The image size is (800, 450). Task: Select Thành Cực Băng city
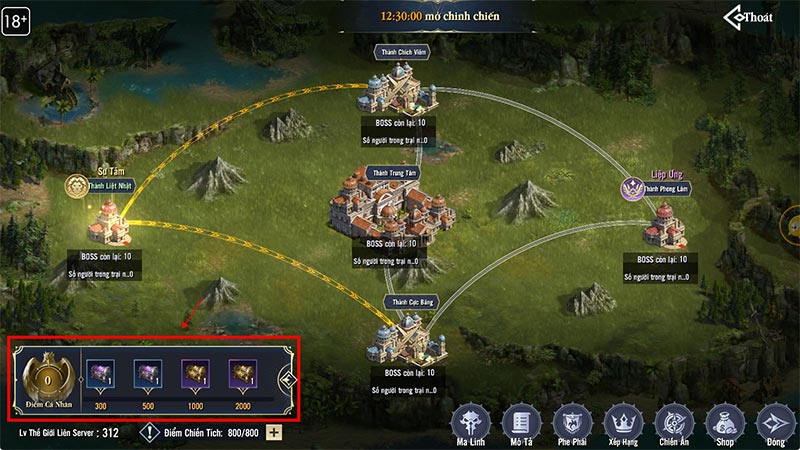411,340
